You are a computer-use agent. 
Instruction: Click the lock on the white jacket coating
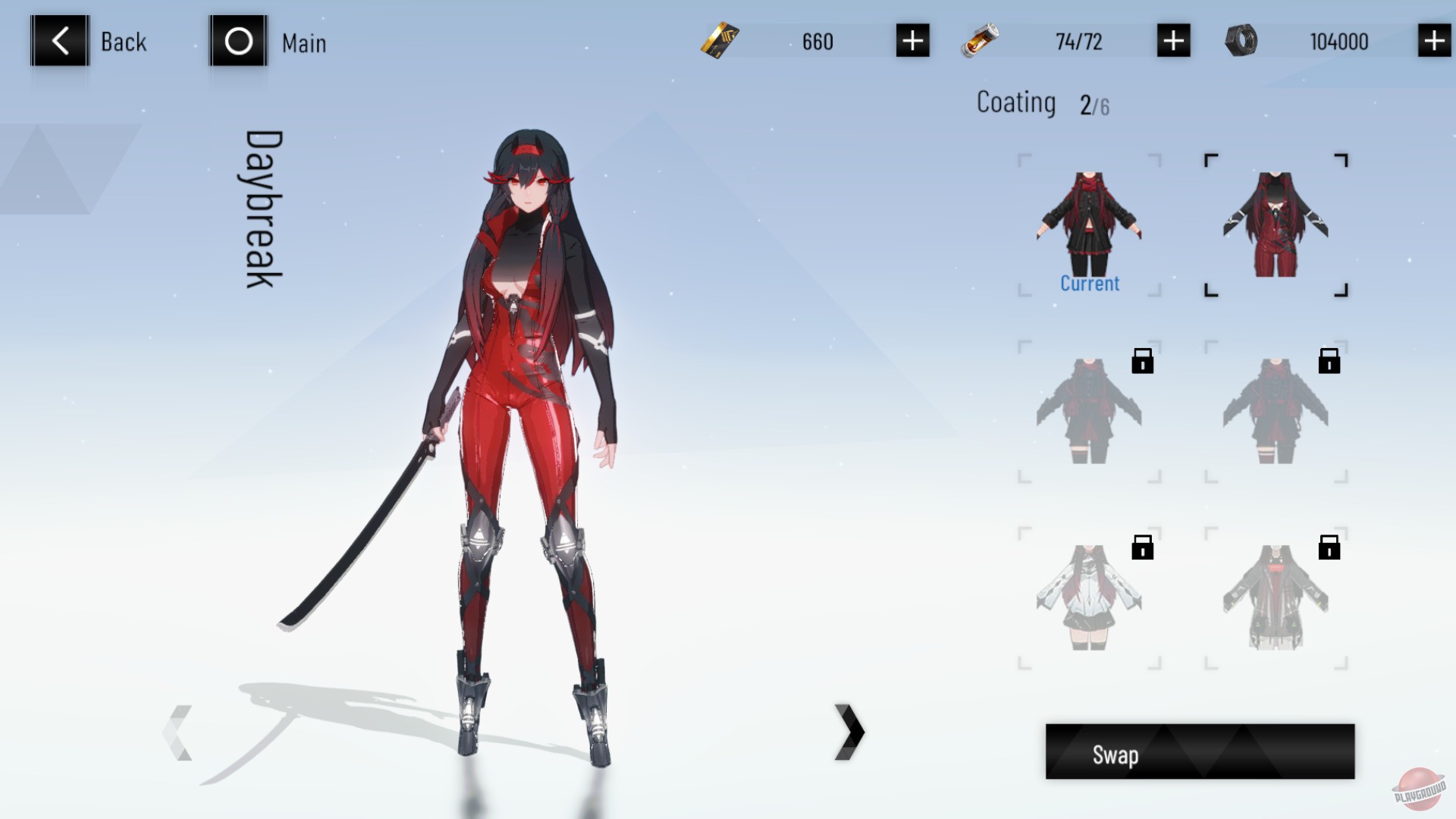pyautogui.click(x=1142, y=546)
